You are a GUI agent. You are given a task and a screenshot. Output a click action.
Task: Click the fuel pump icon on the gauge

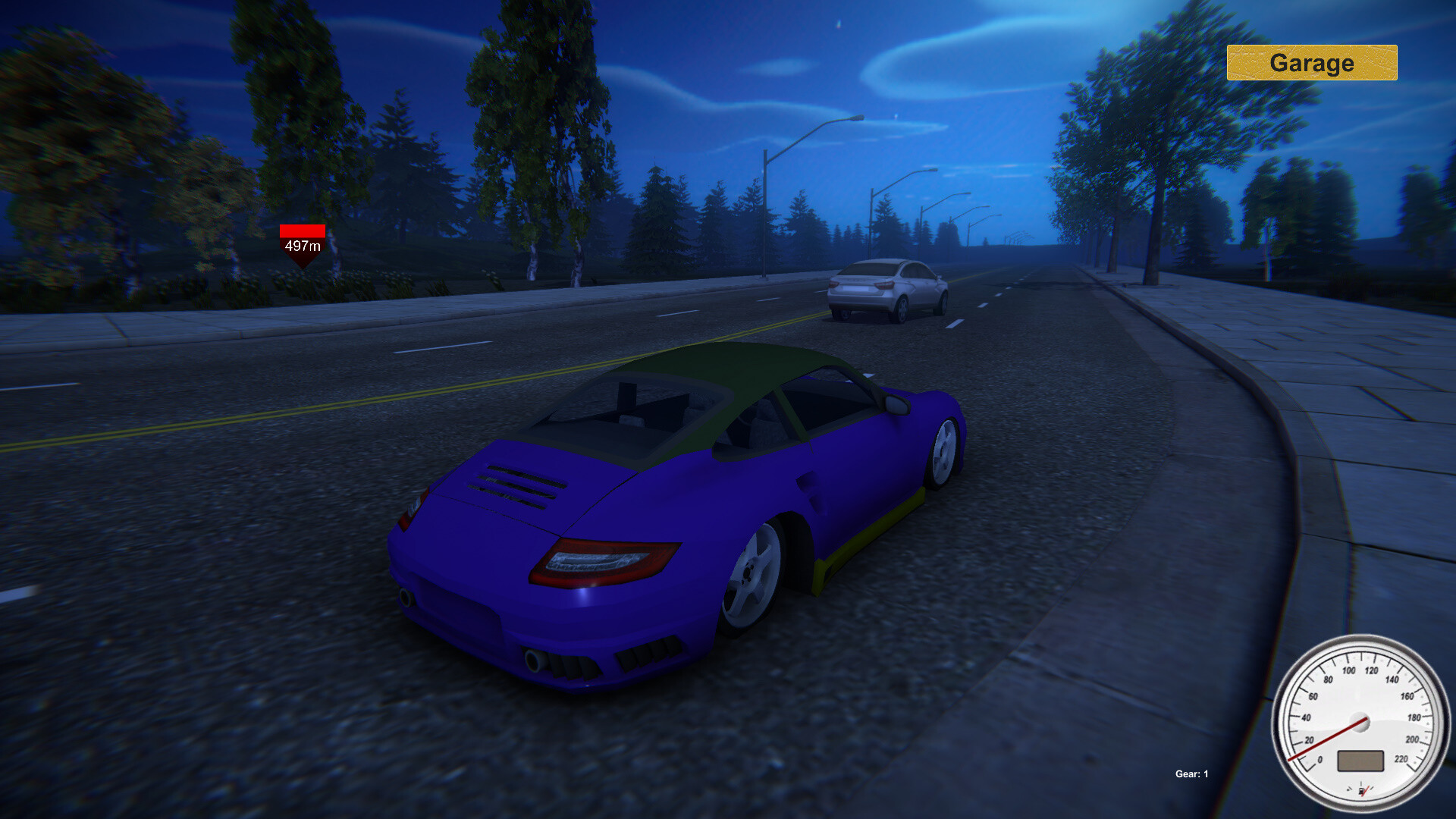(x=1361, y=789)
